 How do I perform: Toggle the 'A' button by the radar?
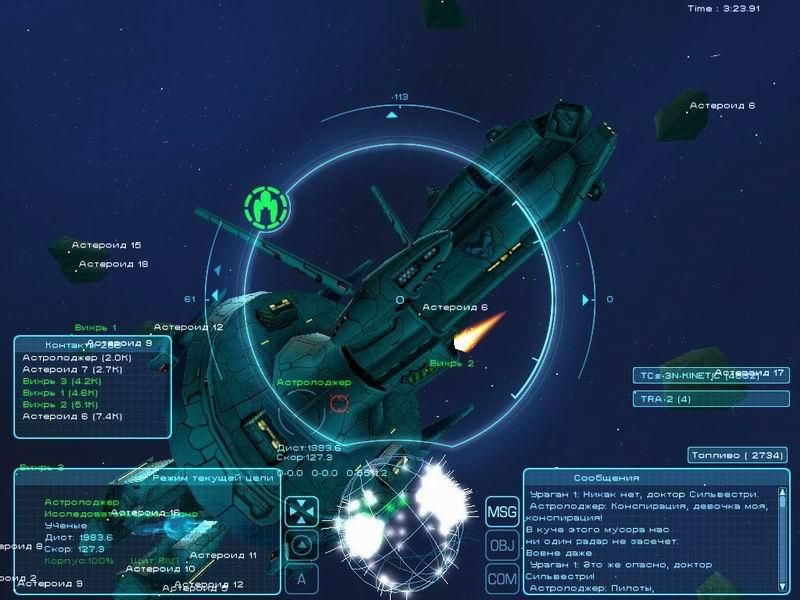pyautogui.click(x=301, y=577)
